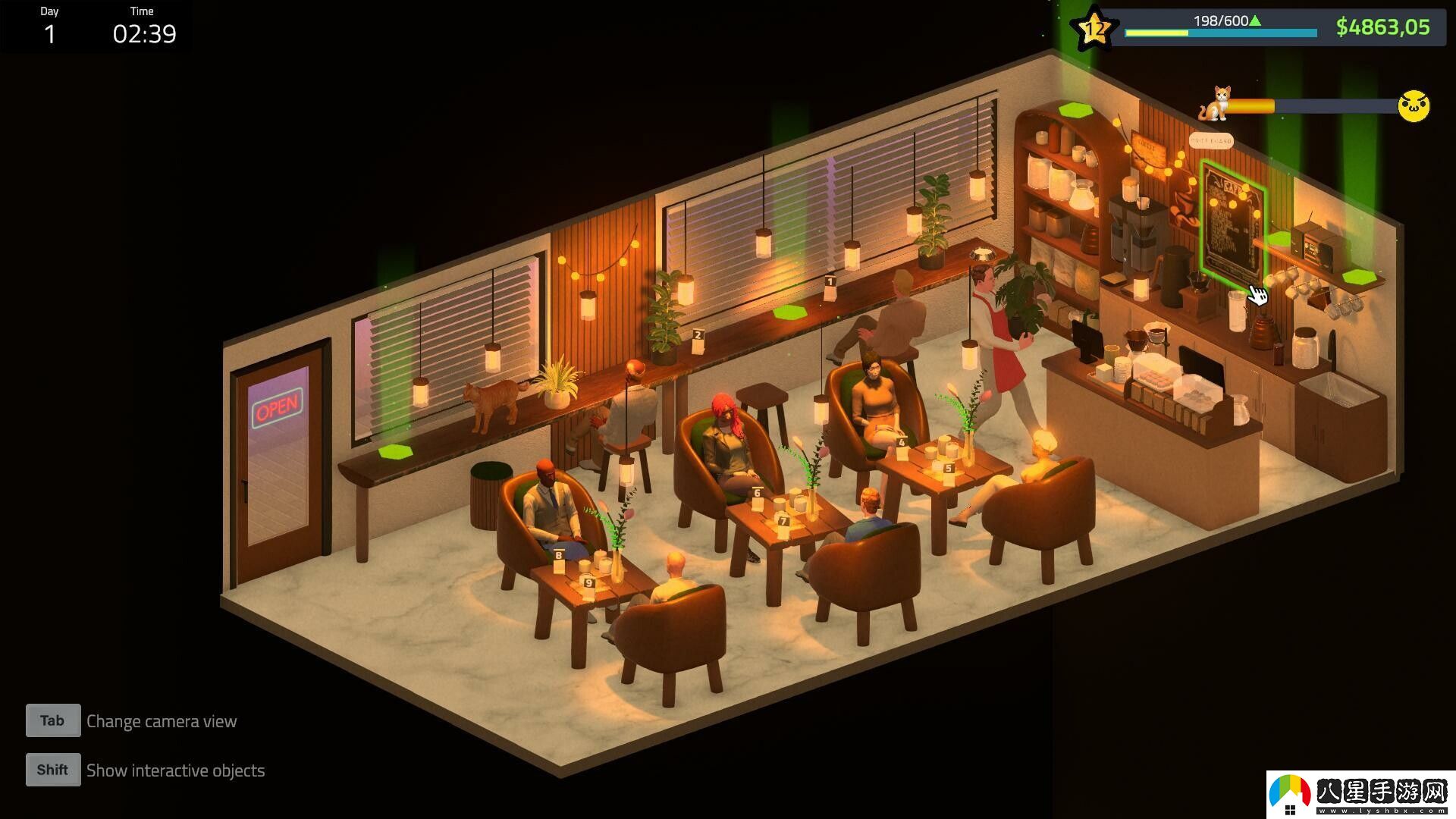The width and height of the screenshot is (1456, 819).
Task: Select the green hexagon marker atop the arched shelf
Action: 1075,110
